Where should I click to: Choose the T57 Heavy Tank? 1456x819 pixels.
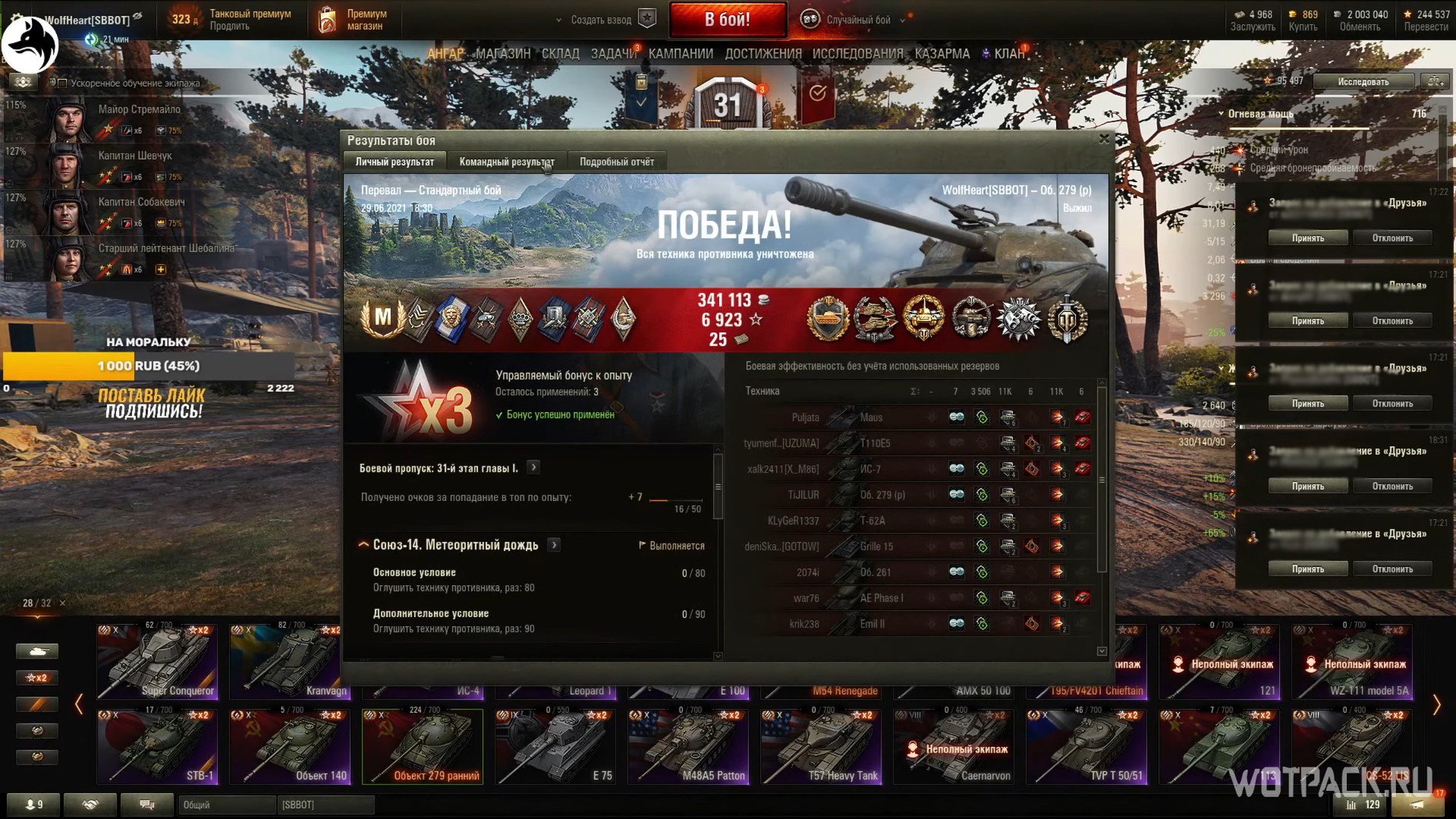(821, 745)
